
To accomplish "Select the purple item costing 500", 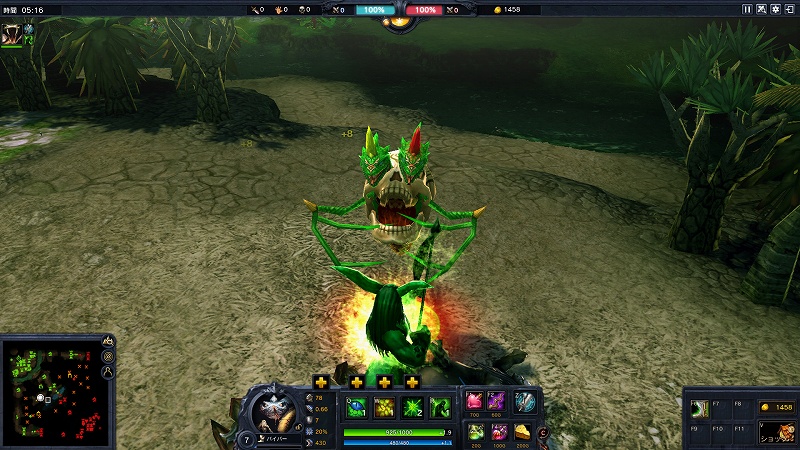I will 497,400.
